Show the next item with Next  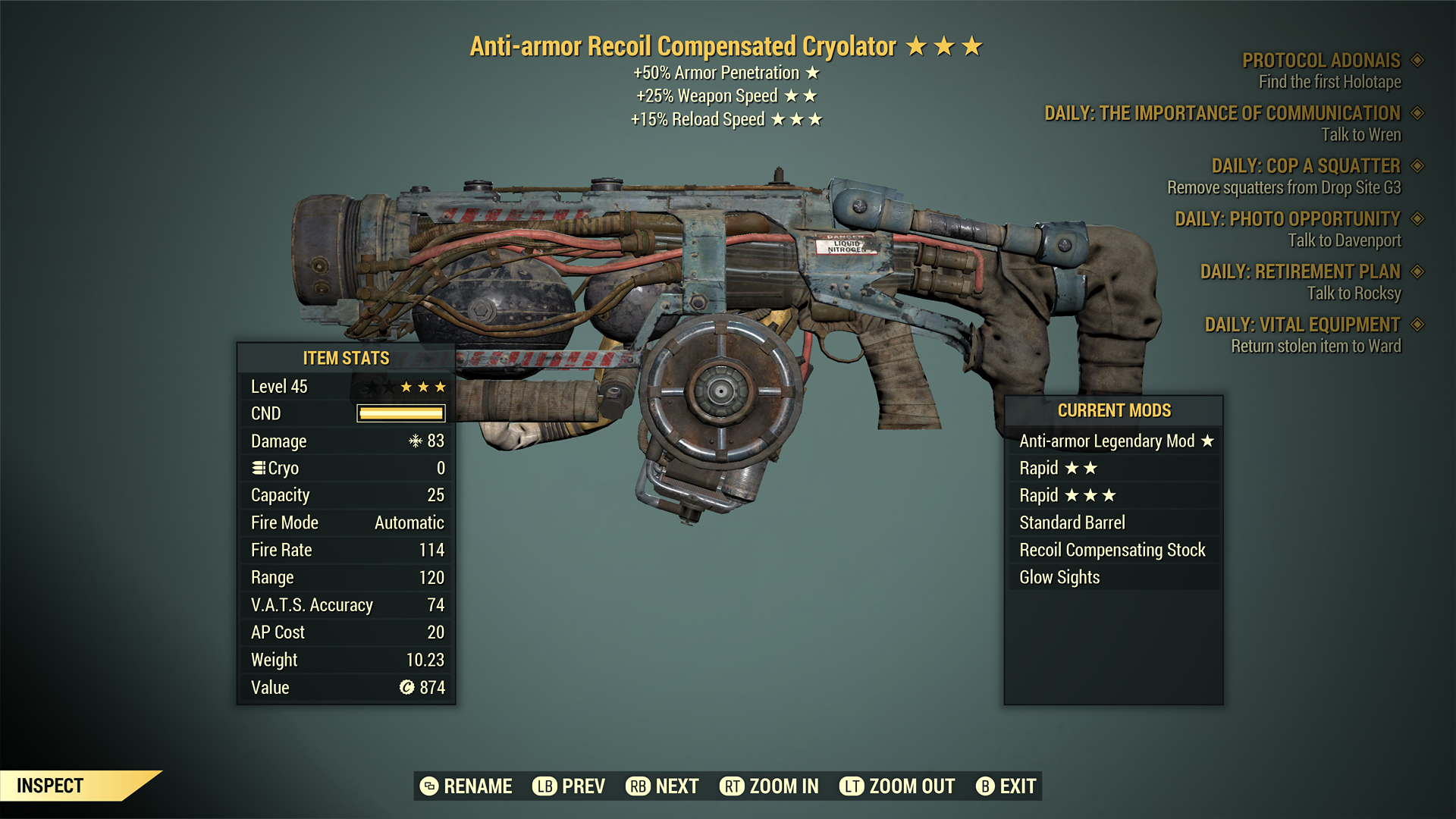tap(662, 786)
